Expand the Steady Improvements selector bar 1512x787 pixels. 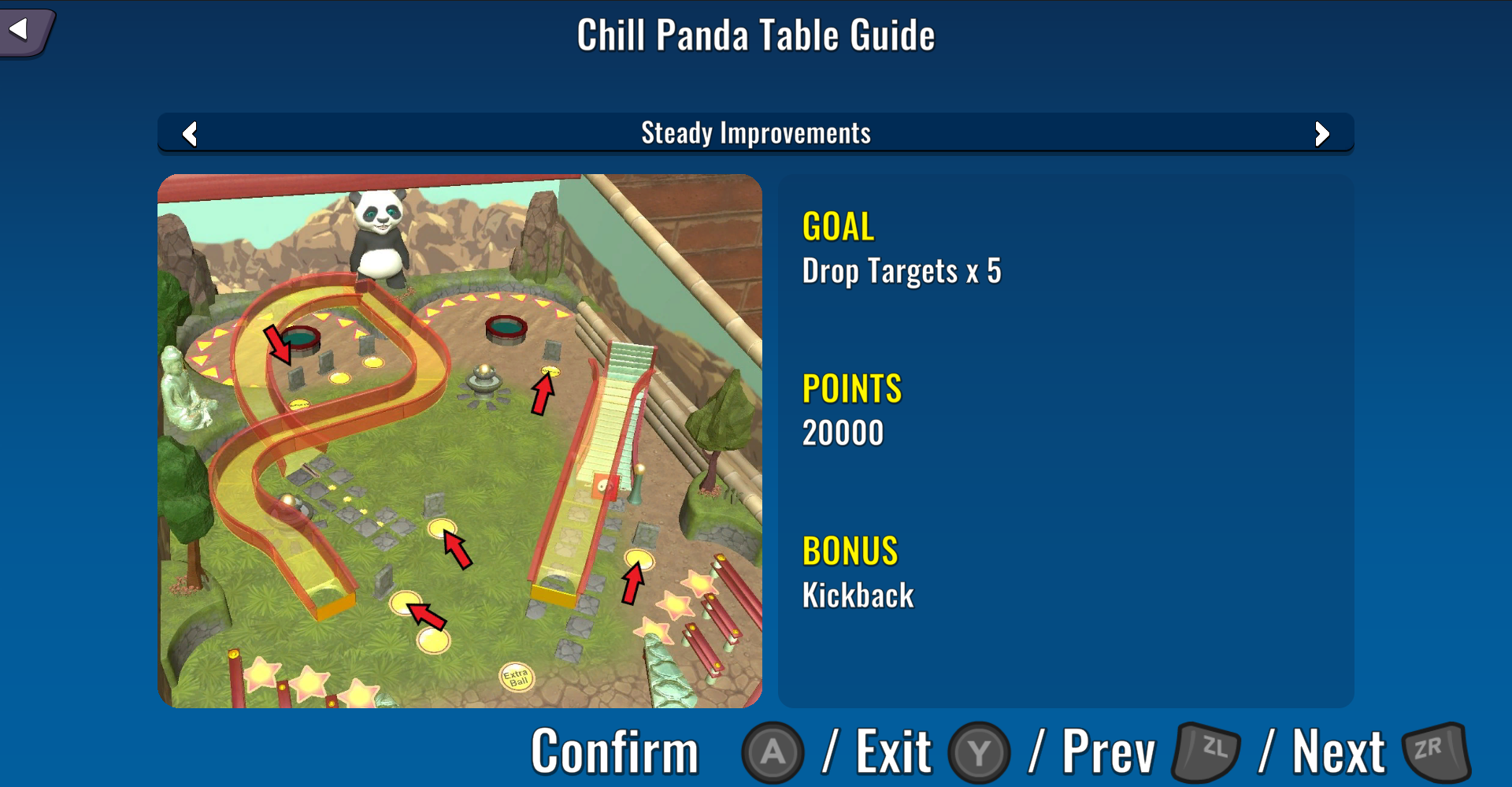click(756, 134)
